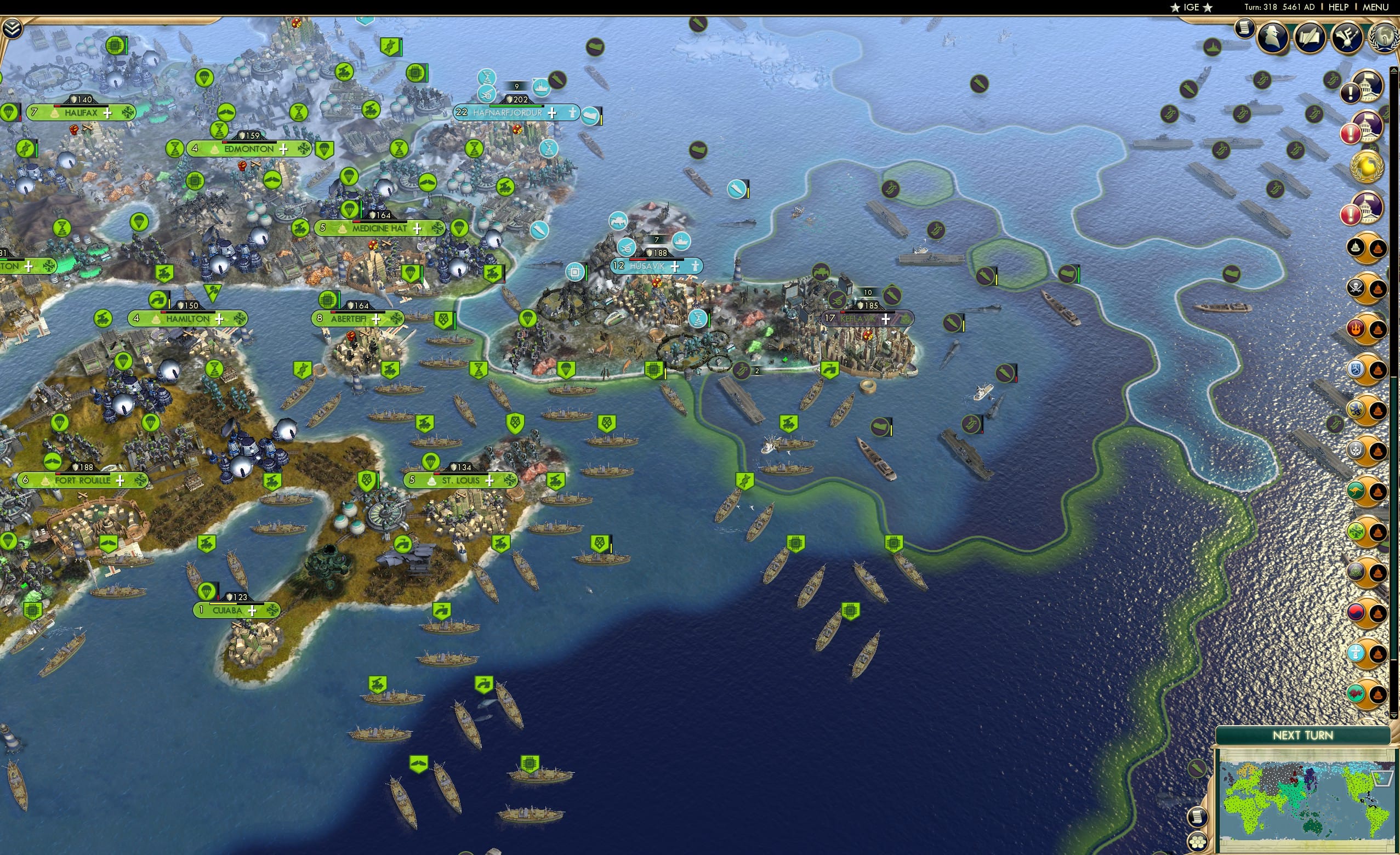This screenshot has width=1400, height=855.
Task: Open the Espionage overview spy icon
Action: [x=1274, y=36]
